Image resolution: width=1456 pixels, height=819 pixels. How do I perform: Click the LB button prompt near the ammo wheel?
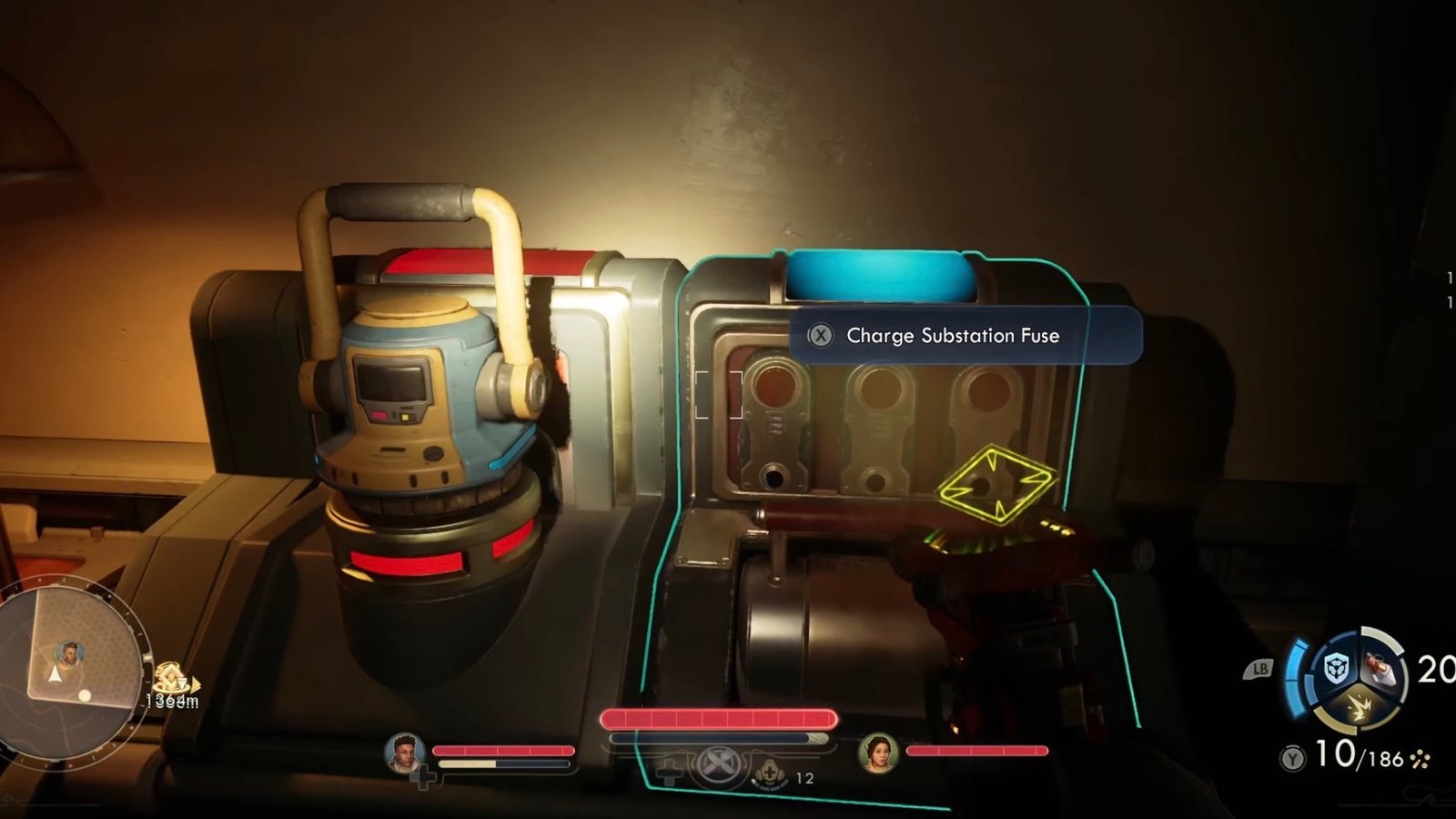[x=1260, y=668]
